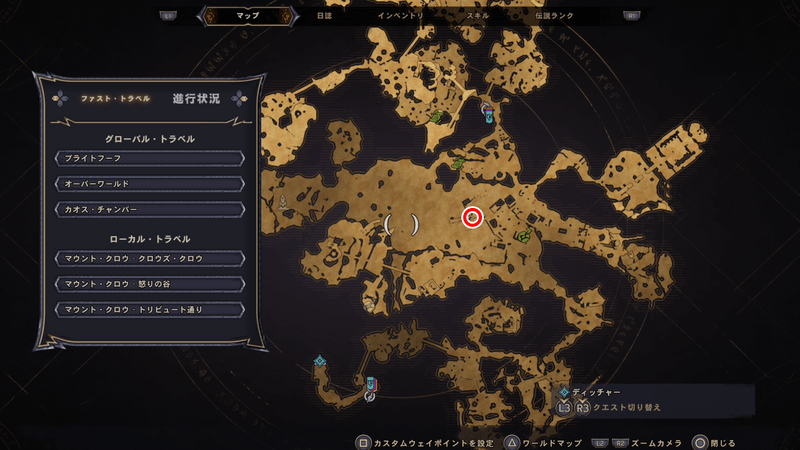Image resolution: width=800 pixels, height=450 pixels.
Task: Open the 日誌 journal tab
Action: [x=324, y=16]
